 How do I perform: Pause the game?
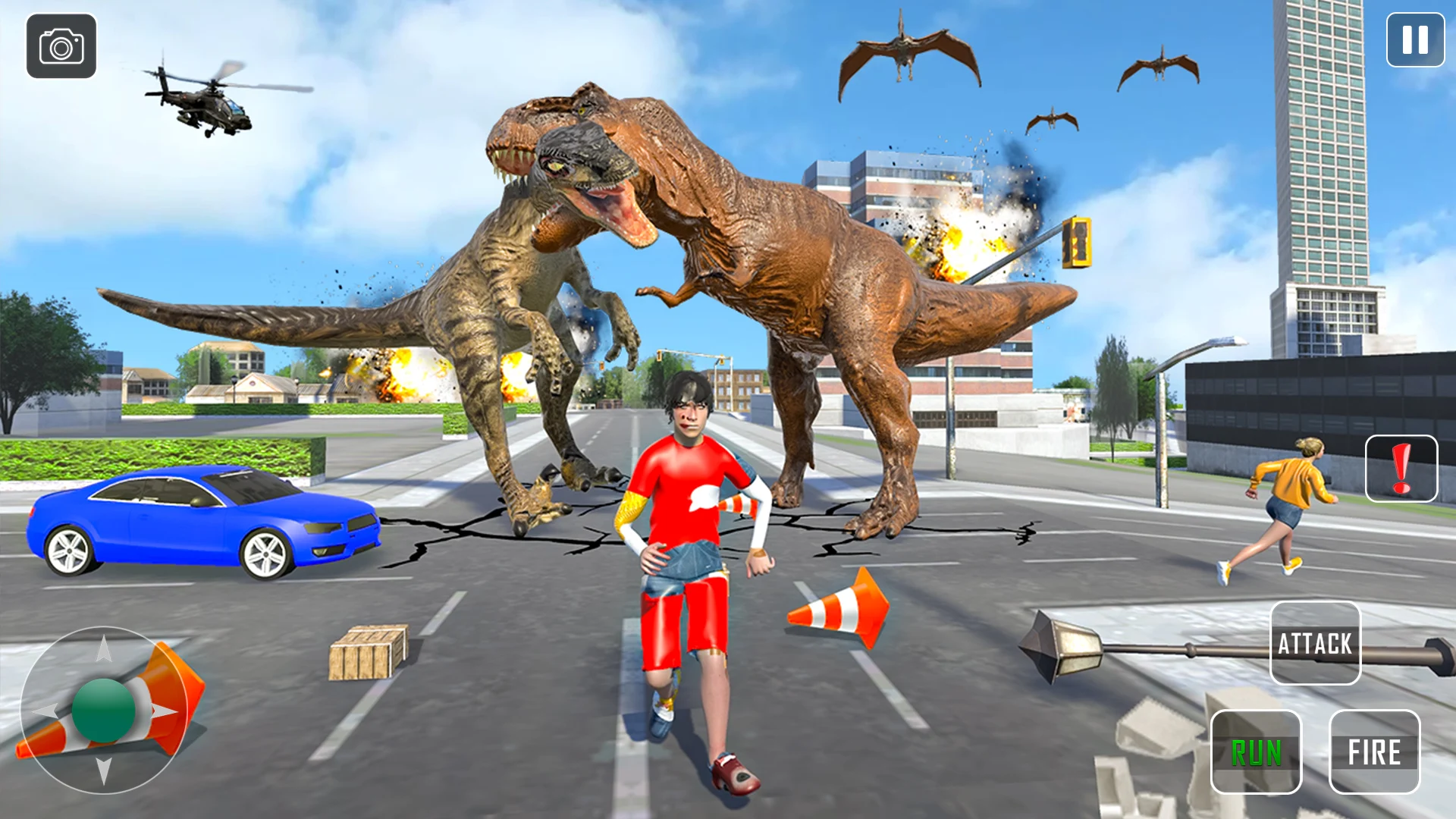tap(1415, 40)
